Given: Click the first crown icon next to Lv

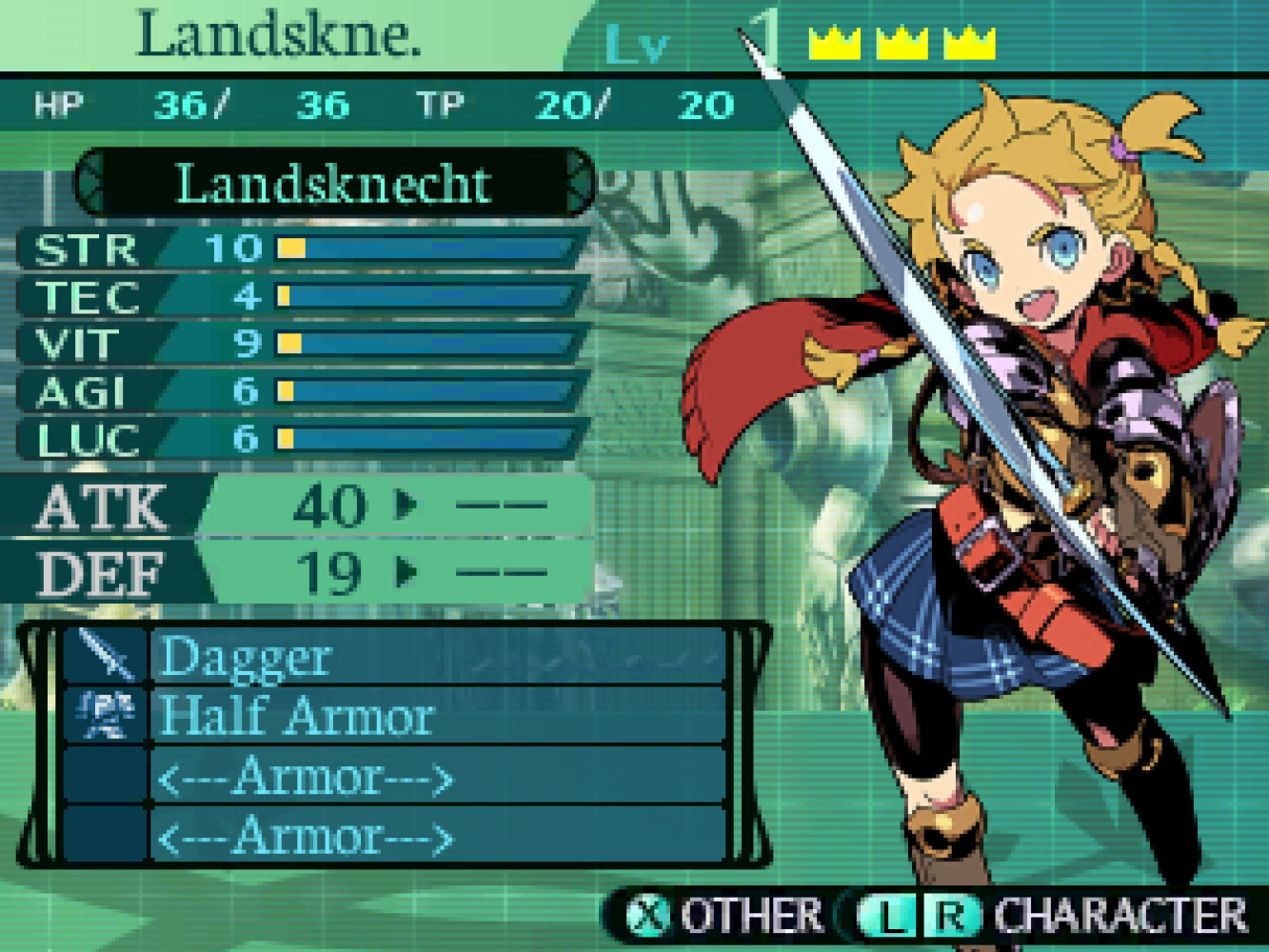Looking at the screenshot, I should (x=834, y=45).
